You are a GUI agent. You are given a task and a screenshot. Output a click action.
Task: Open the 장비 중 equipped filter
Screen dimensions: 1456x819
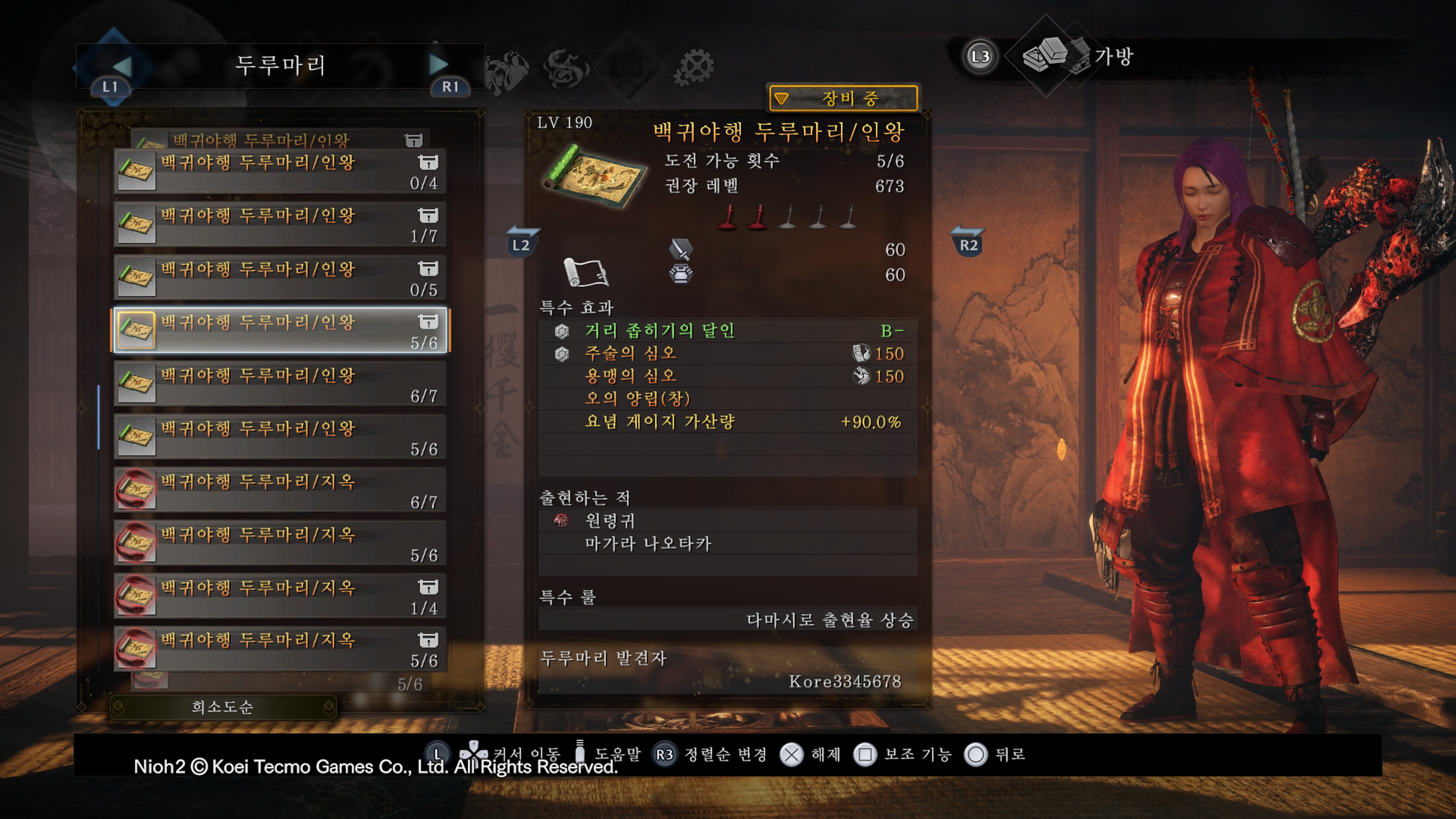pos(843,99)
